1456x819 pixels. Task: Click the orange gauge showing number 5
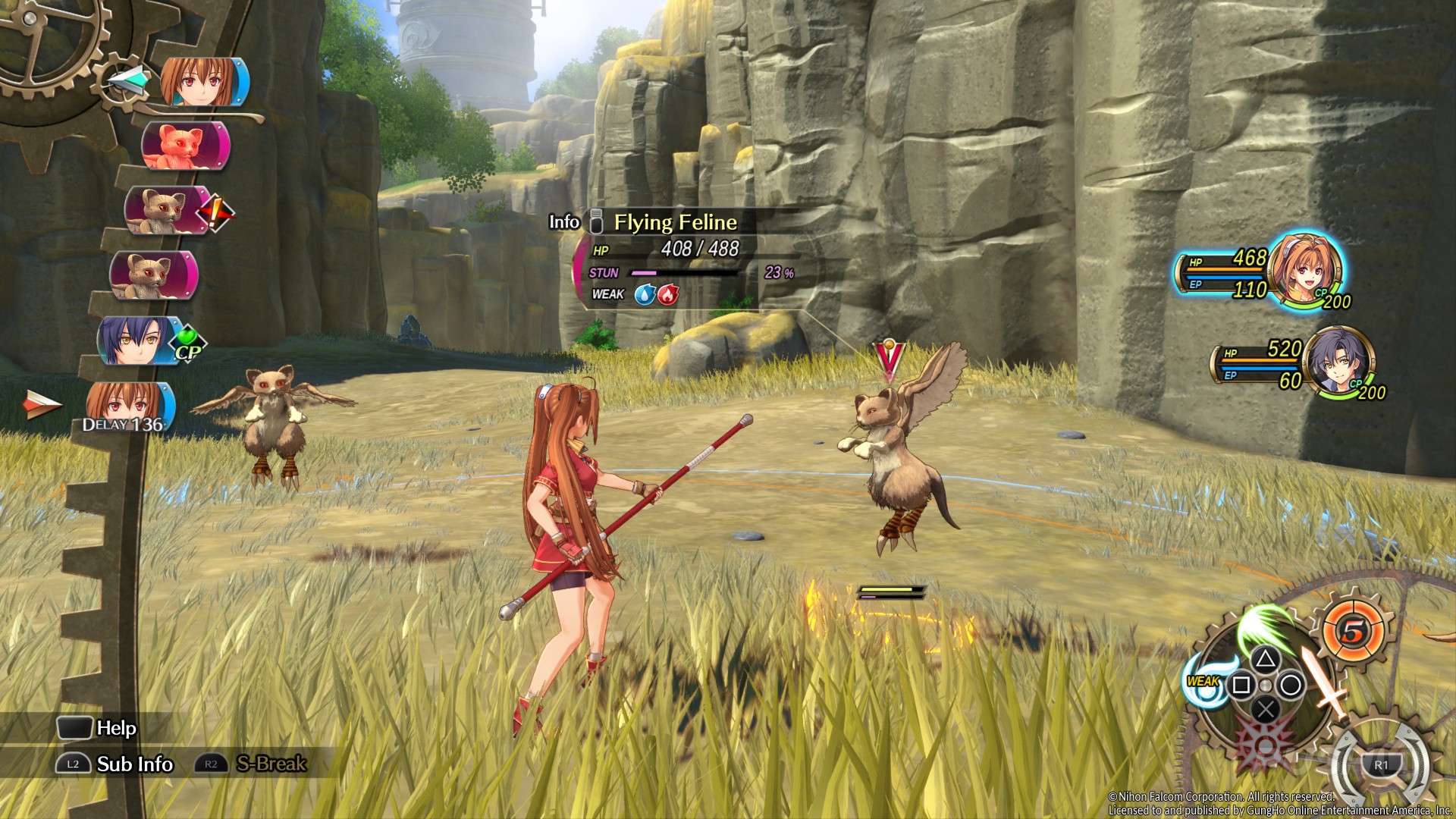point(1353,630)
